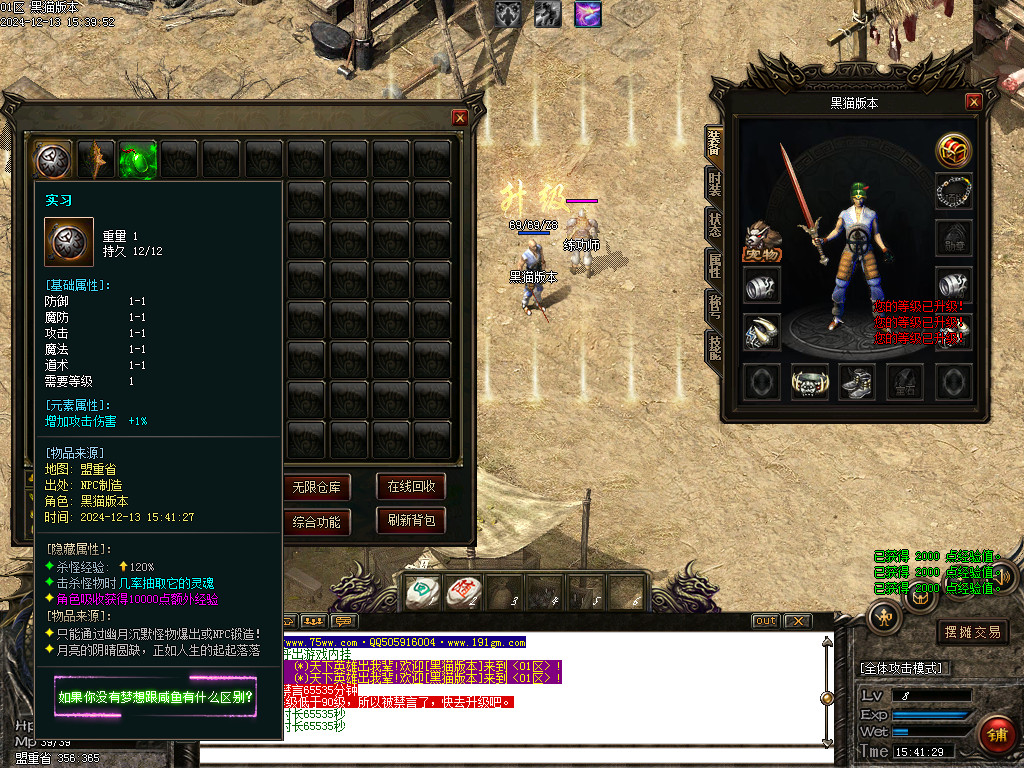Open the 摆摊交易 stall trading button
This screenshot has height=768, width=1024.
coord(972,632)
